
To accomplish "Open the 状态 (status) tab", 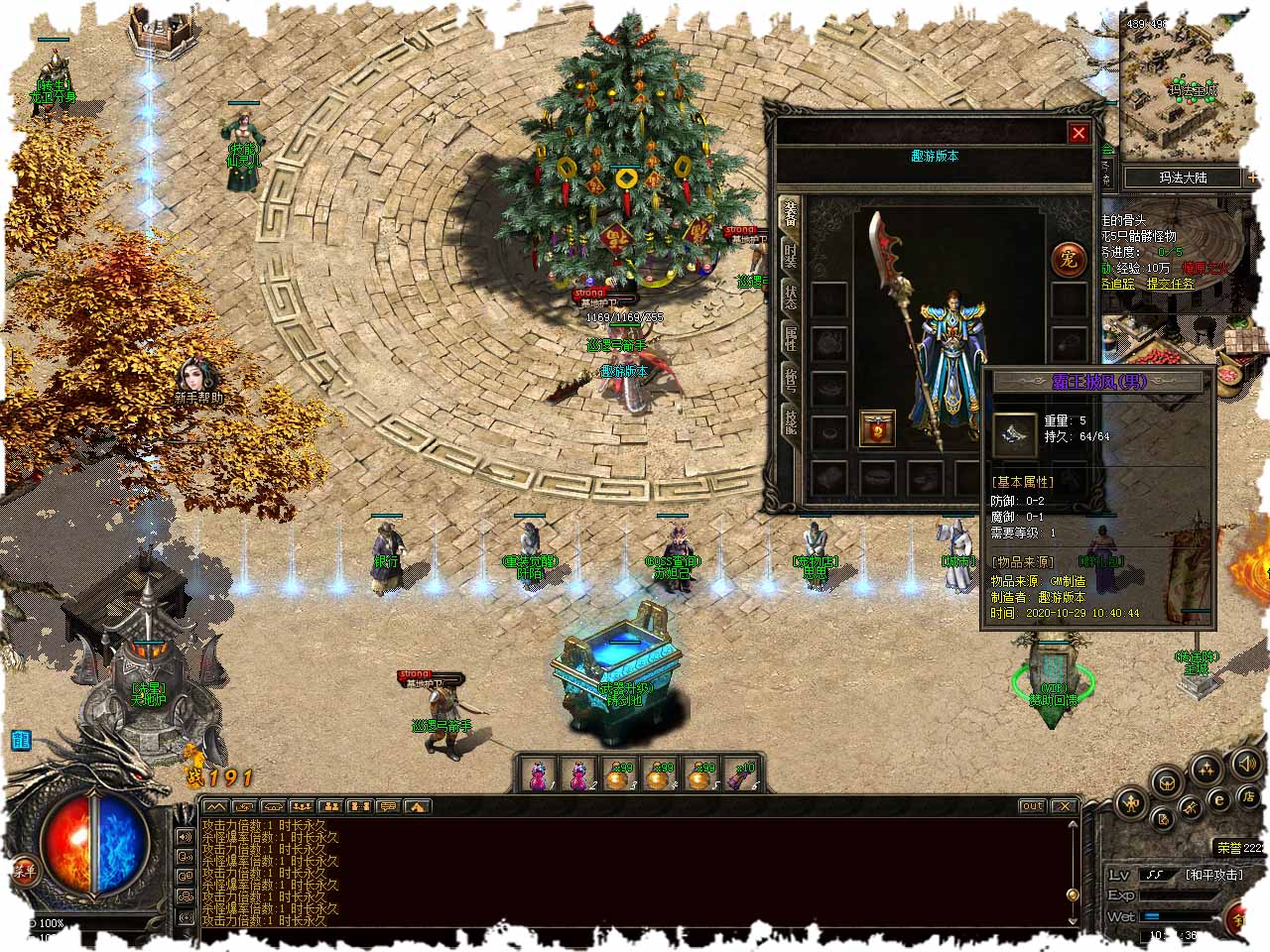I will [x=791, y=297].
